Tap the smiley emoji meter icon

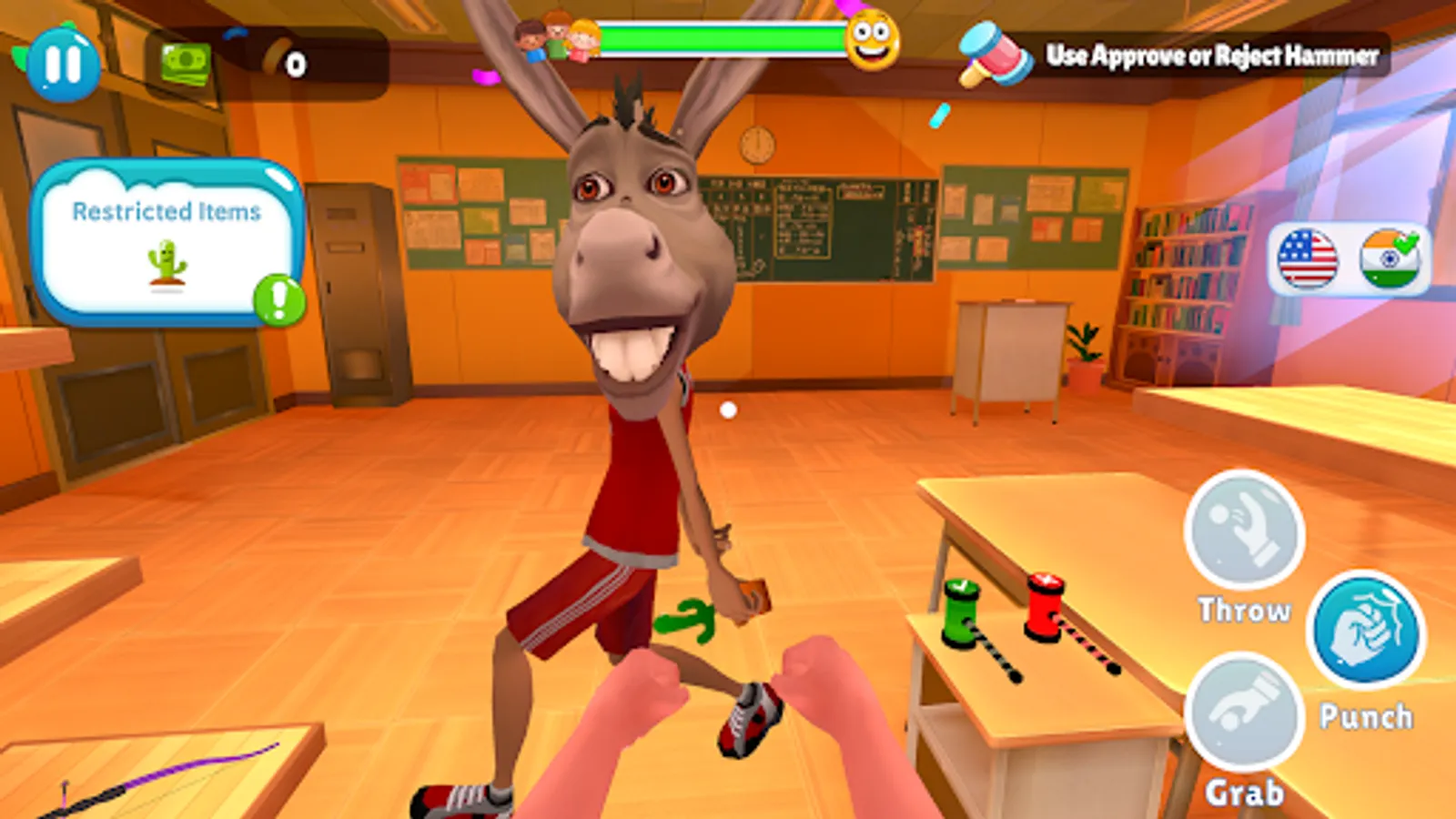[869, 40]
